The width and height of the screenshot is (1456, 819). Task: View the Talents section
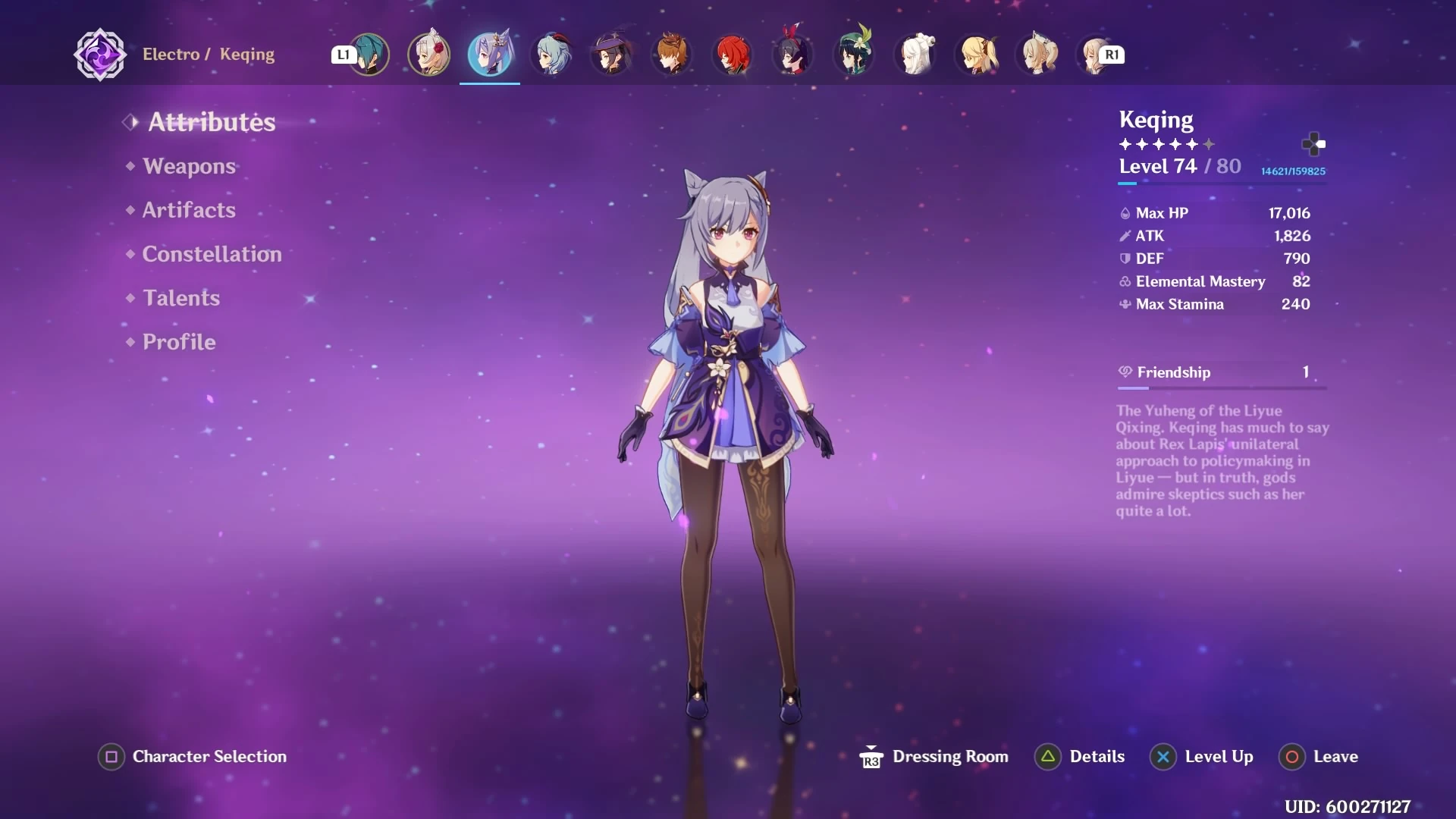pyautogui.click(x=181, y=298)
